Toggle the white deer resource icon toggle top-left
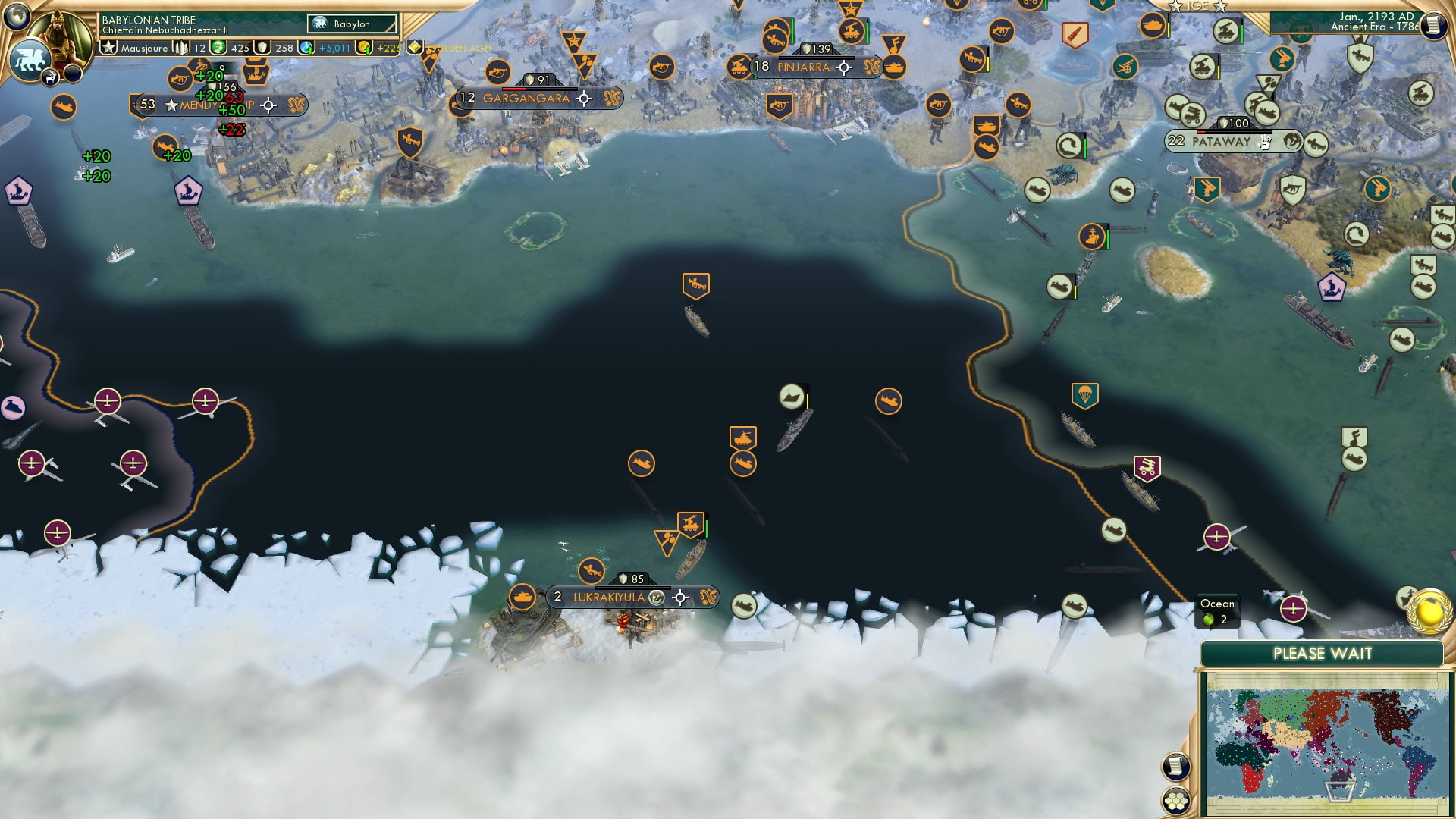The height and width of the screenshot is (819, 1456). coord(50,77)
